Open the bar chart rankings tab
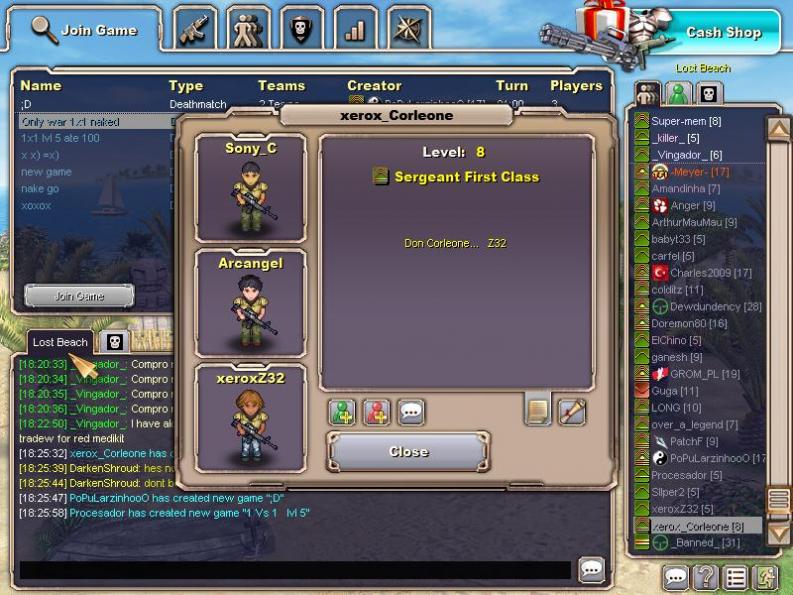Screen dimensions: 793x595 pos(355,29)
